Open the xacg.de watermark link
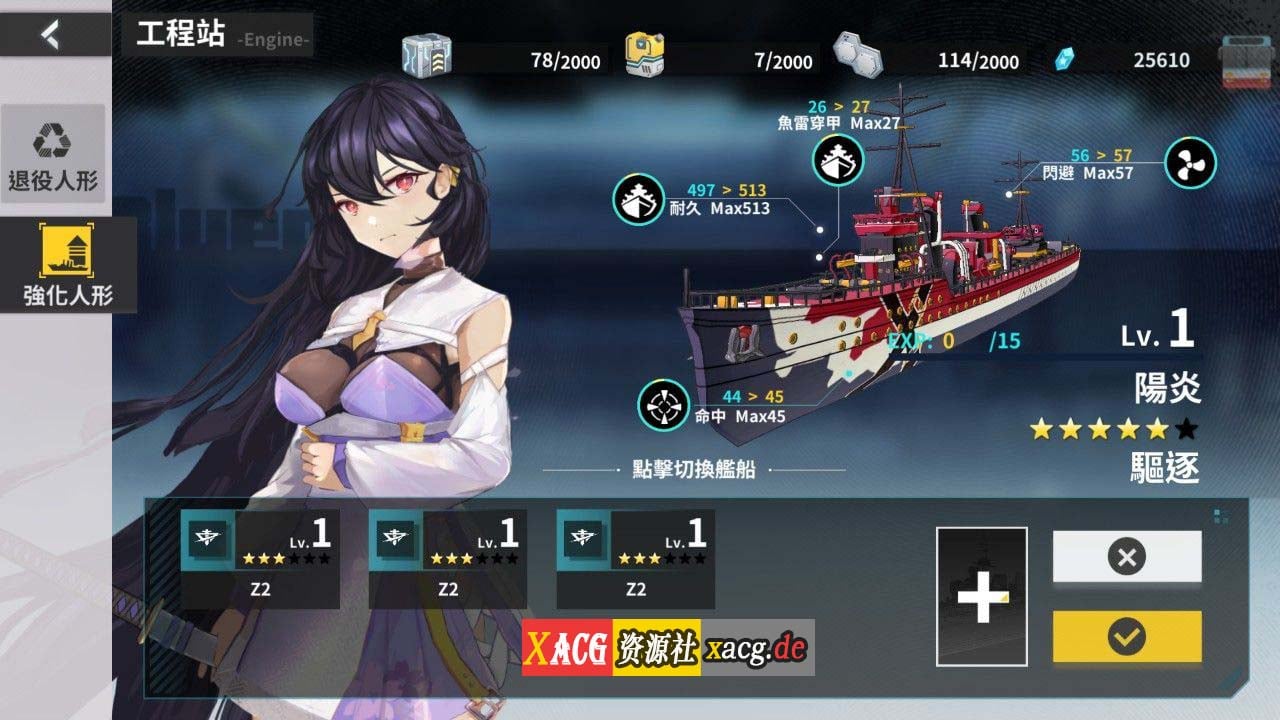This screenshot has width=1280, height=720. coord(755,647)
